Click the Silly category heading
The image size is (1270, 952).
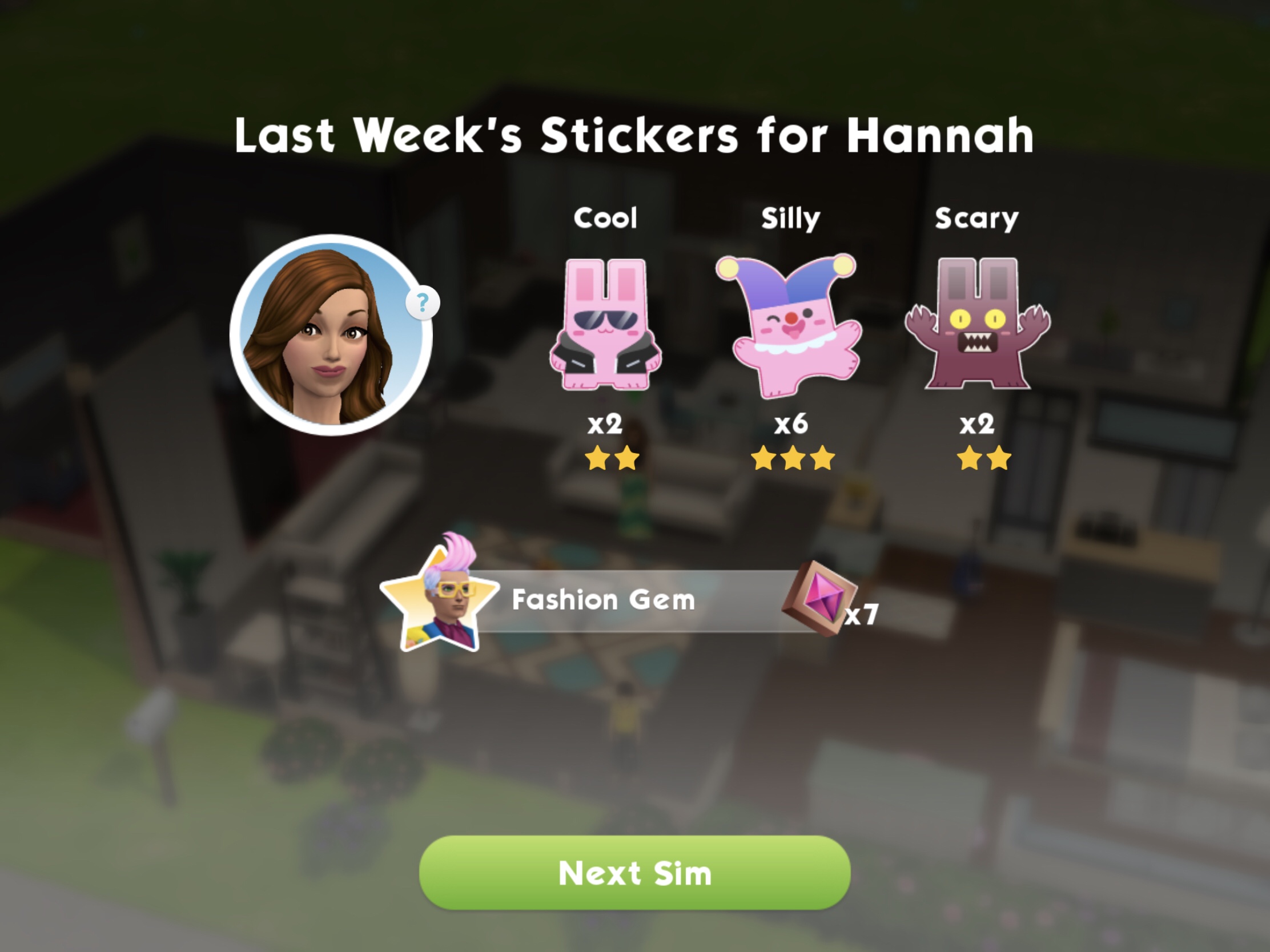[790, 218]
